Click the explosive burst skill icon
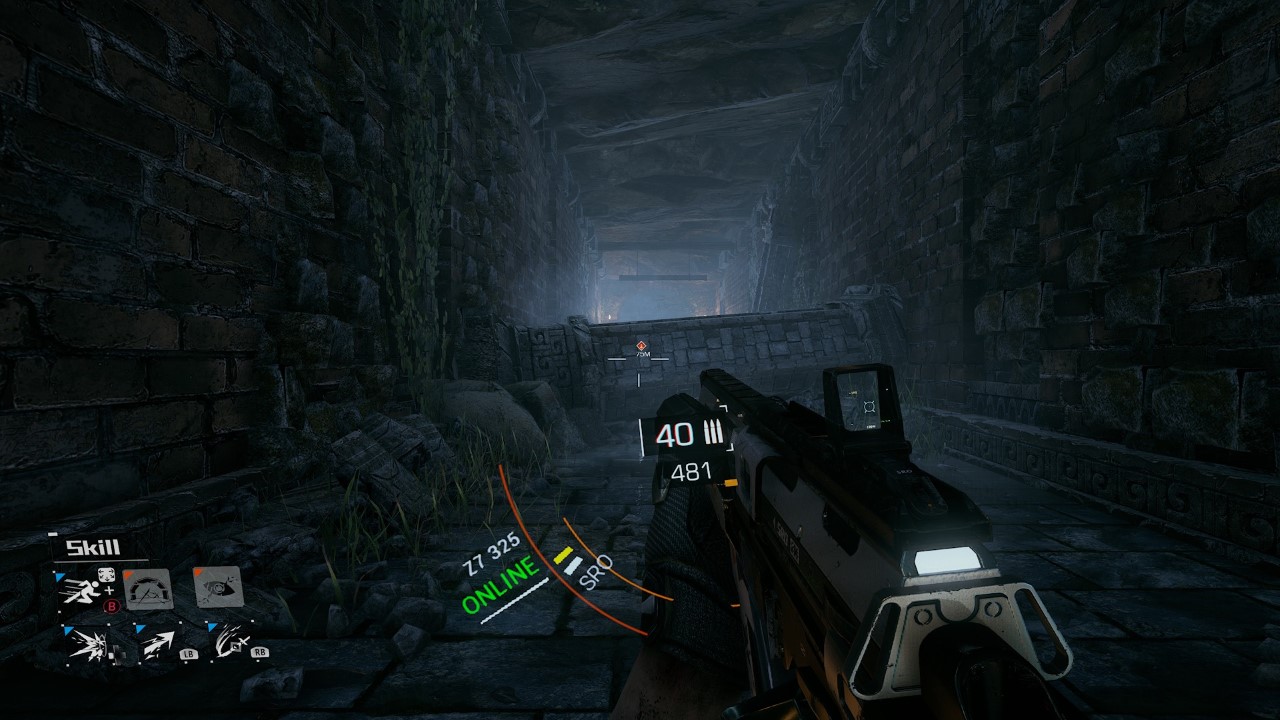This screenshot has width=1280, height=720. coord(90,645)
